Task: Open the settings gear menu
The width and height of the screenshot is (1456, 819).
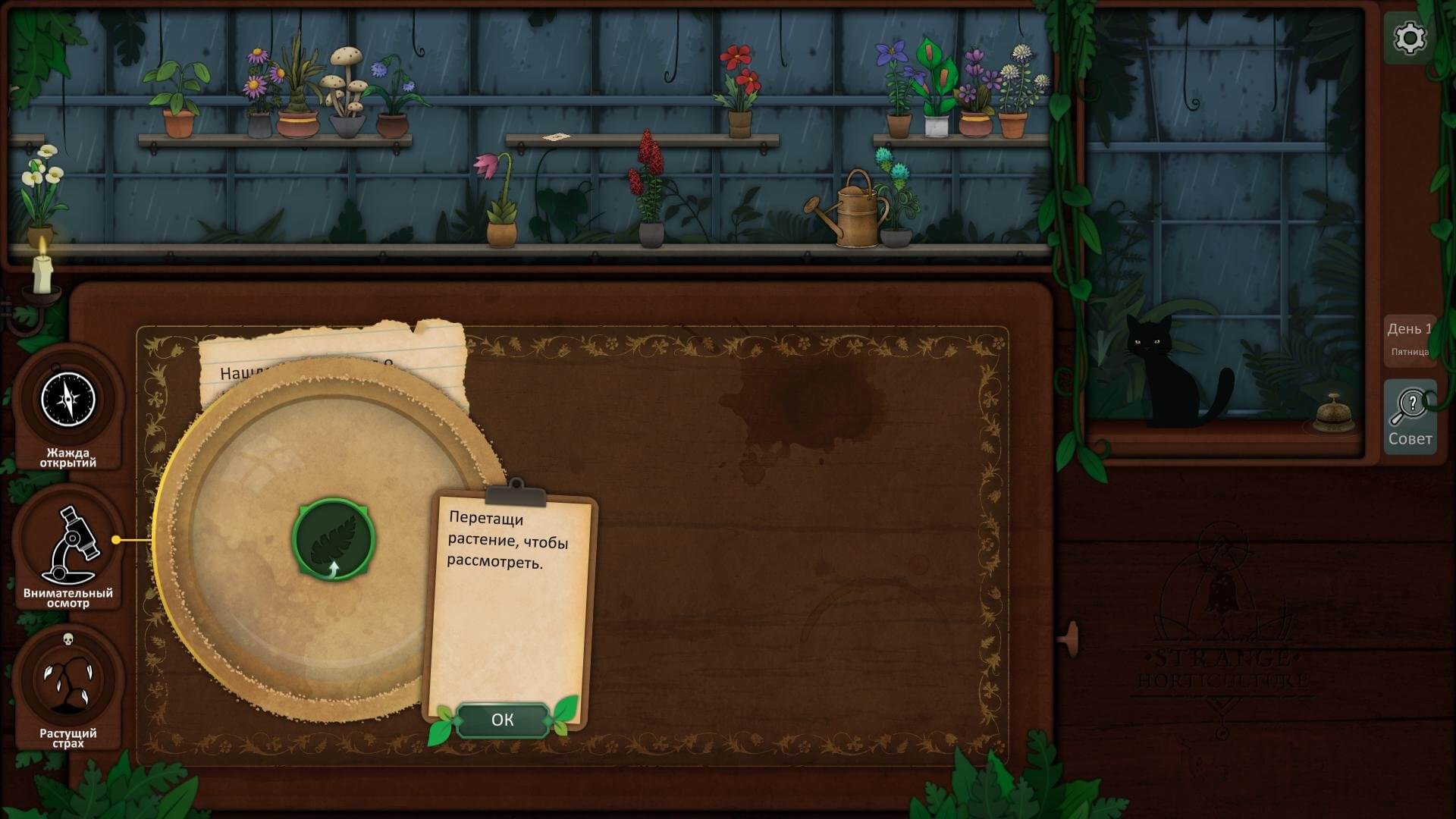Action: click(x=1410, y=38)
